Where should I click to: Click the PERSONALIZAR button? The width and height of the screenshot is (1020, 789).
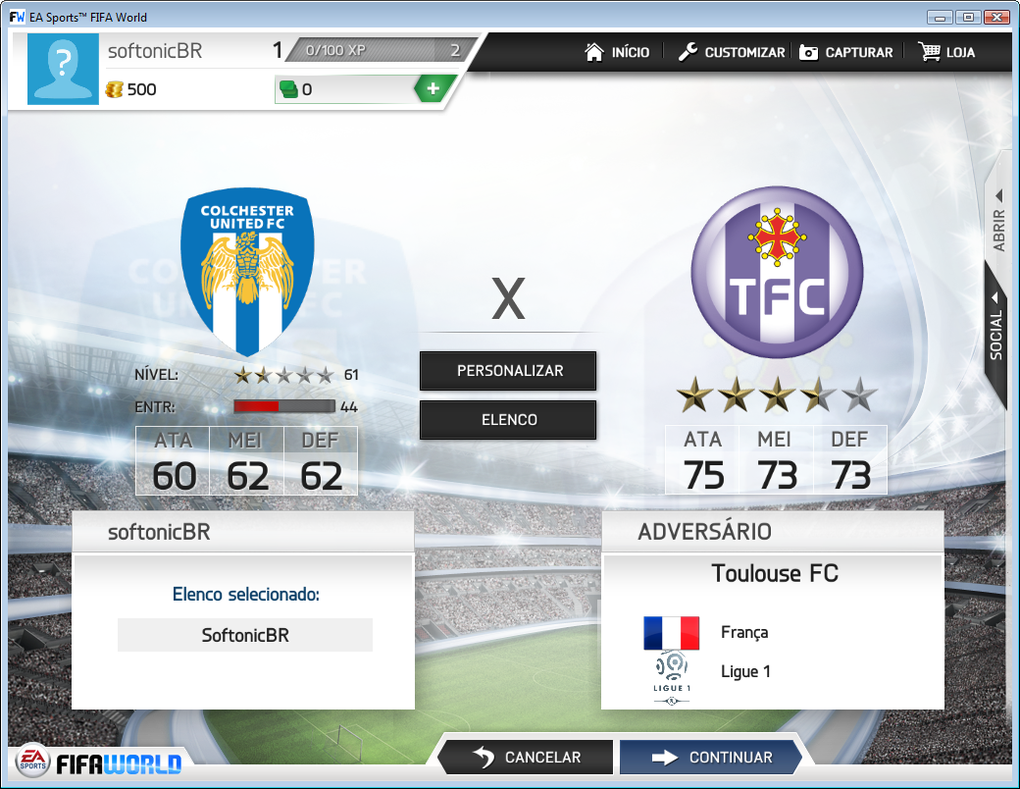[x=509, y=371]
